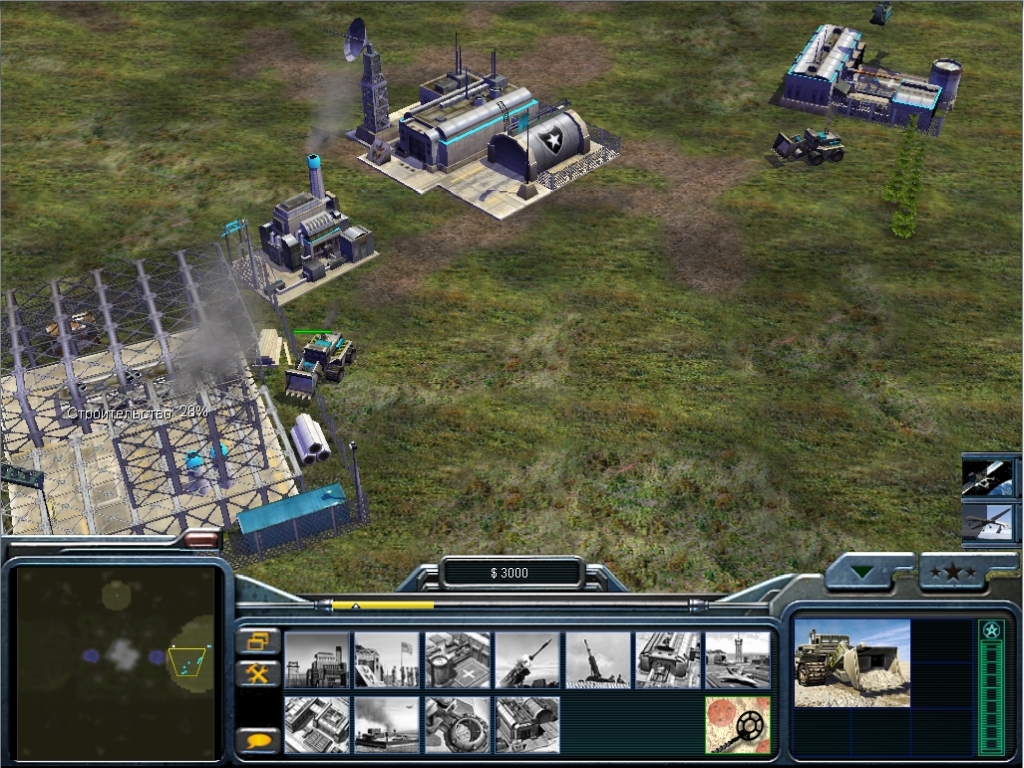This screenshot has height=768, width=1024.
Task: Build the Cold Fusion Reactor
Action: 317,660
